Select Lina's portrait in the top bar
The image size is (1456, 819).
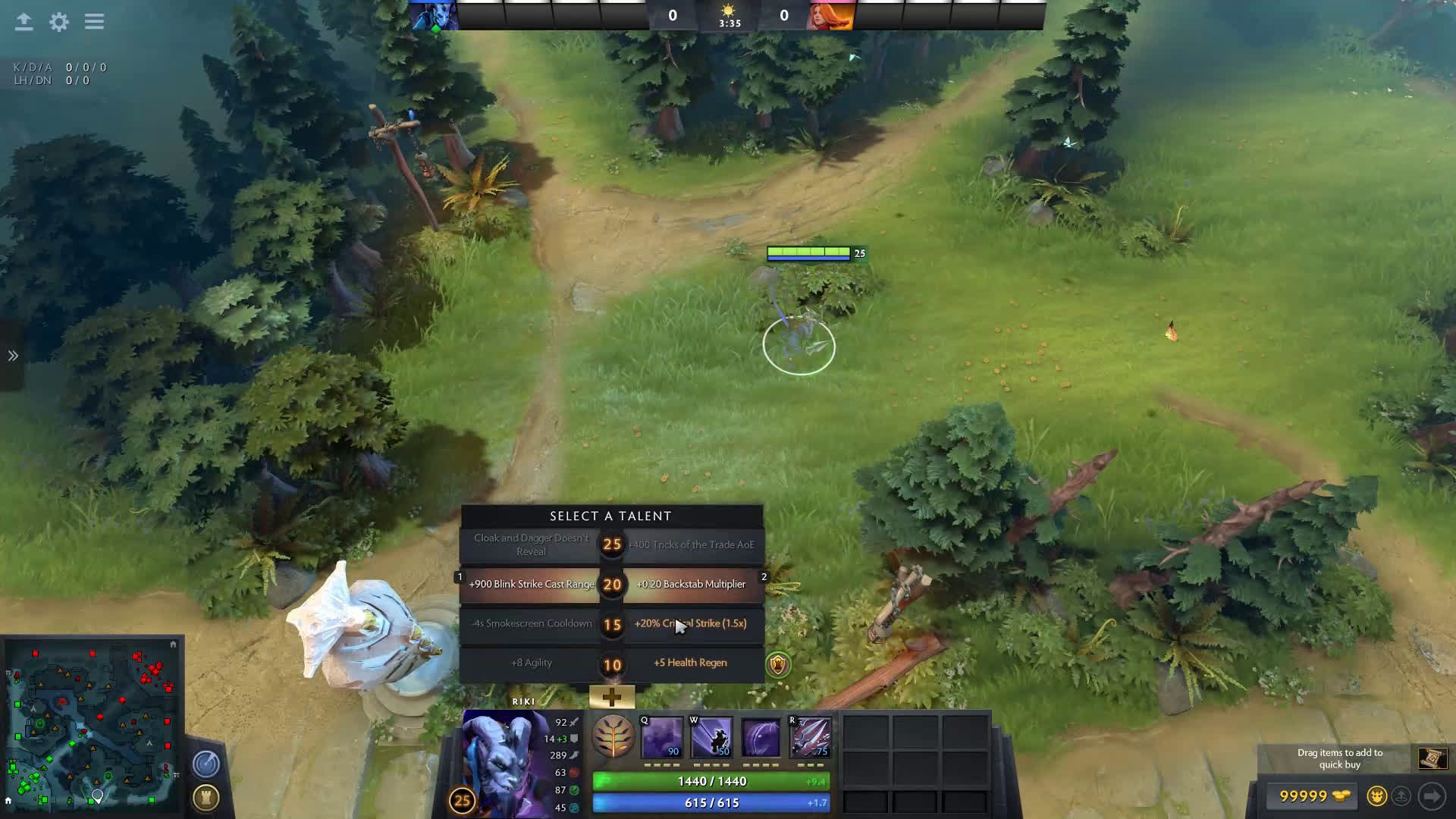[830, 16]
